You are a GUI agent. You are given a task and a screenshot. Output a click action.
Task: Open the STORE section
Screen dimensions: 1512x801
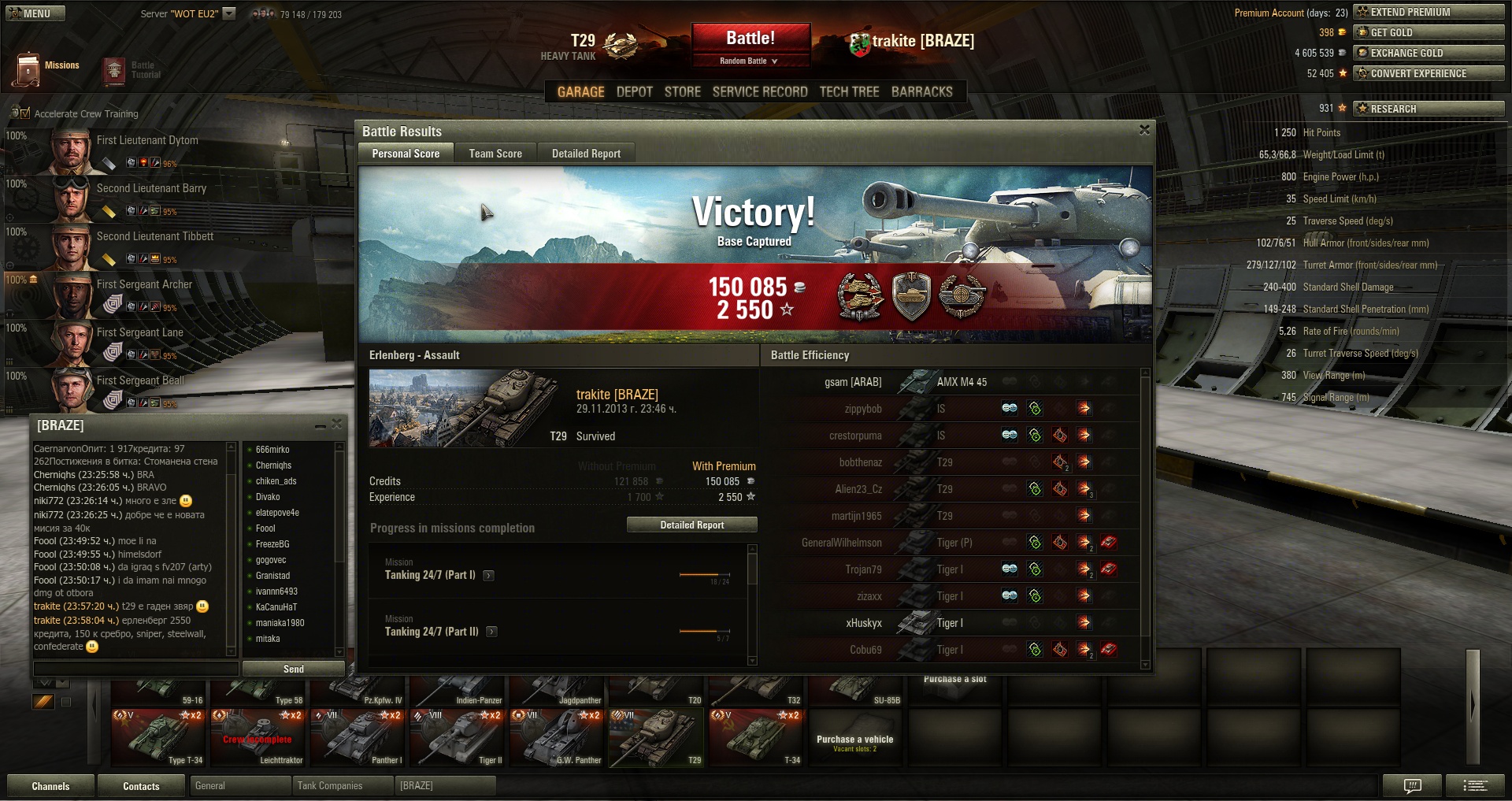[x=682, y=92]
